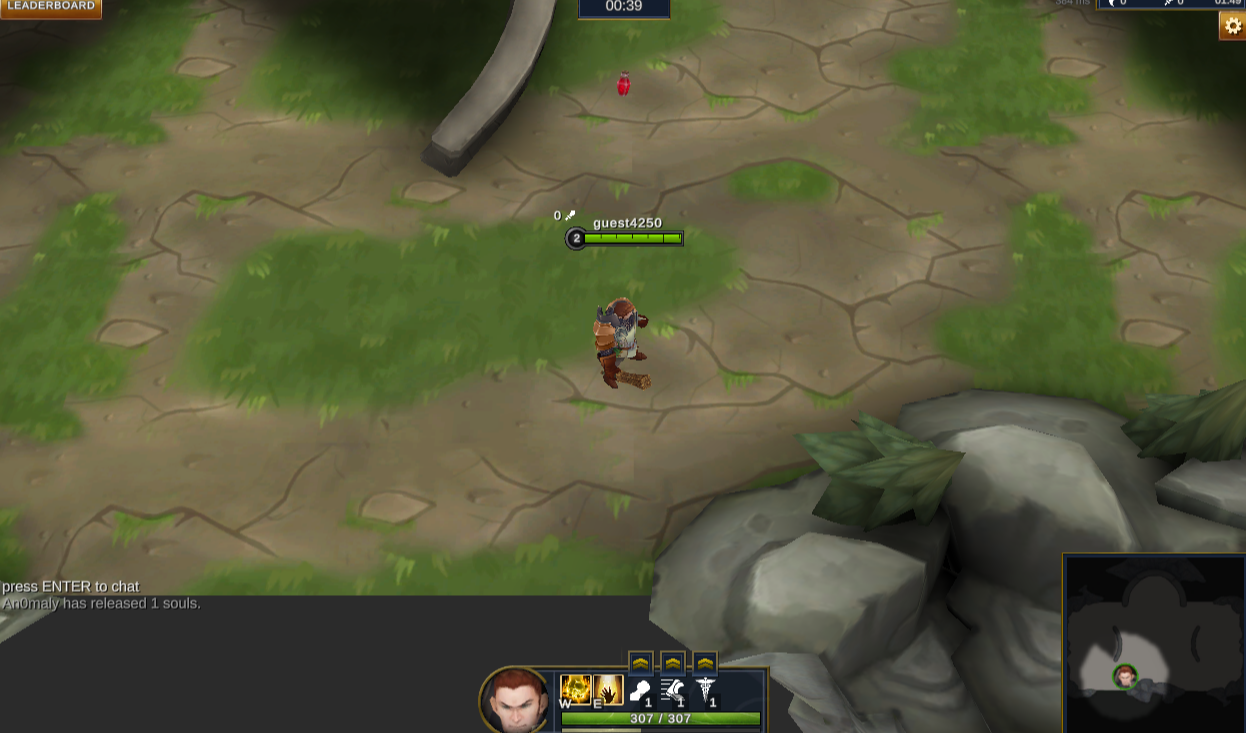Open settings with the gear icon

point(1232,27)
